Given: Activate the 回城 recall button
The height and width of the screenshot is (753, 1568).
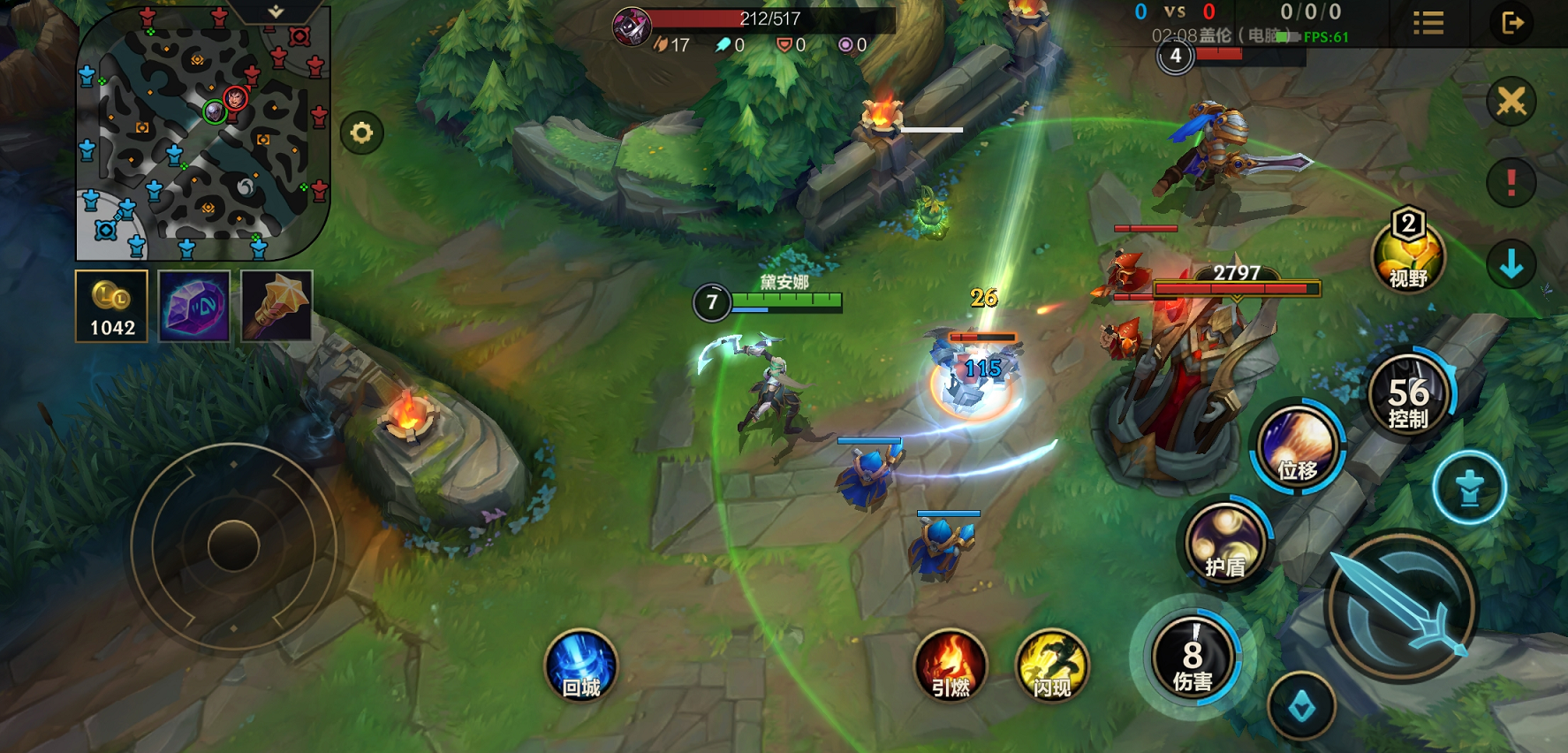Looking at the screenshot, I should point(581,666).
